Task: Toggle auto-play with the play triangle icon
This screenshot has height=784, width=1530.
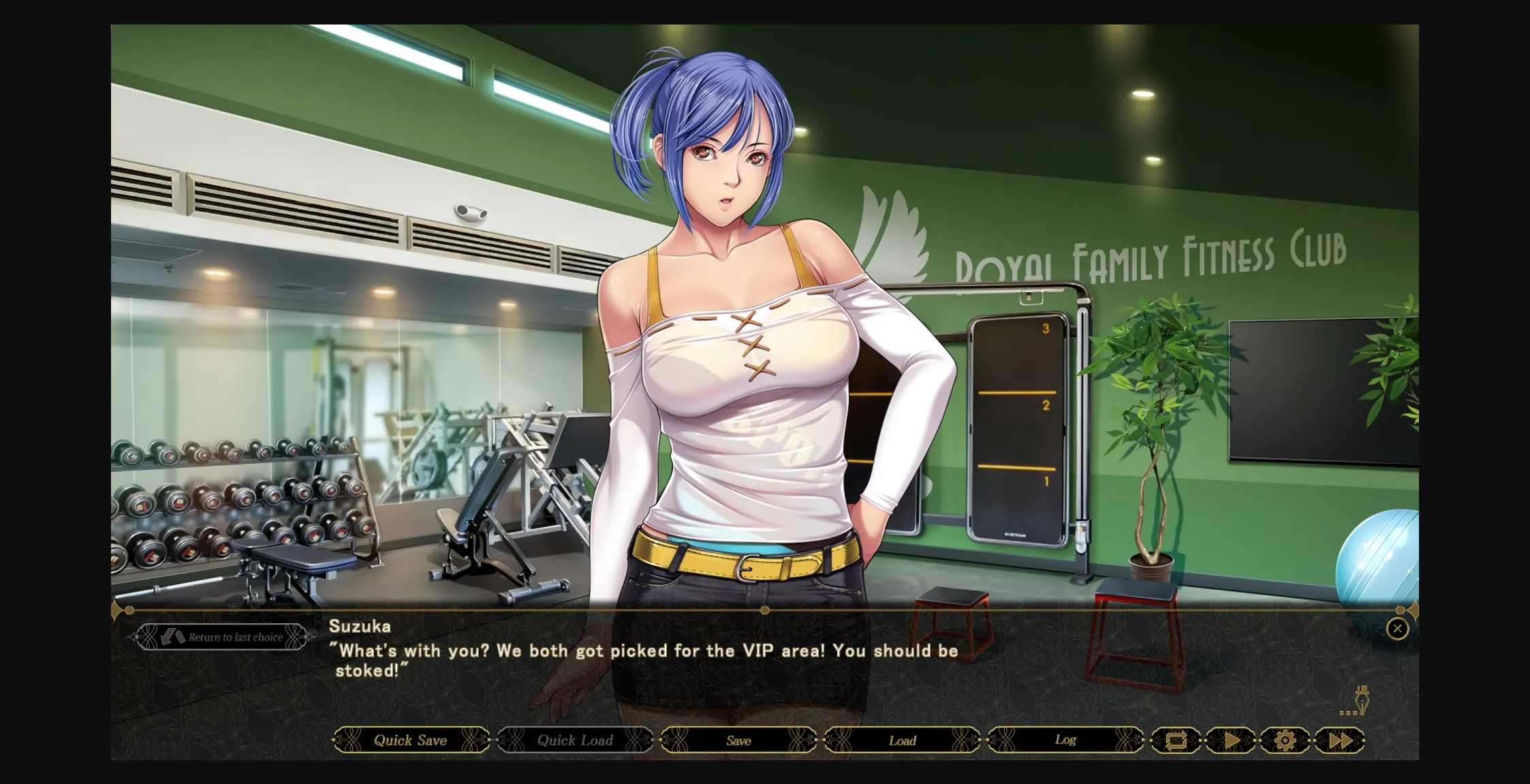Action: coord(1232,740)
